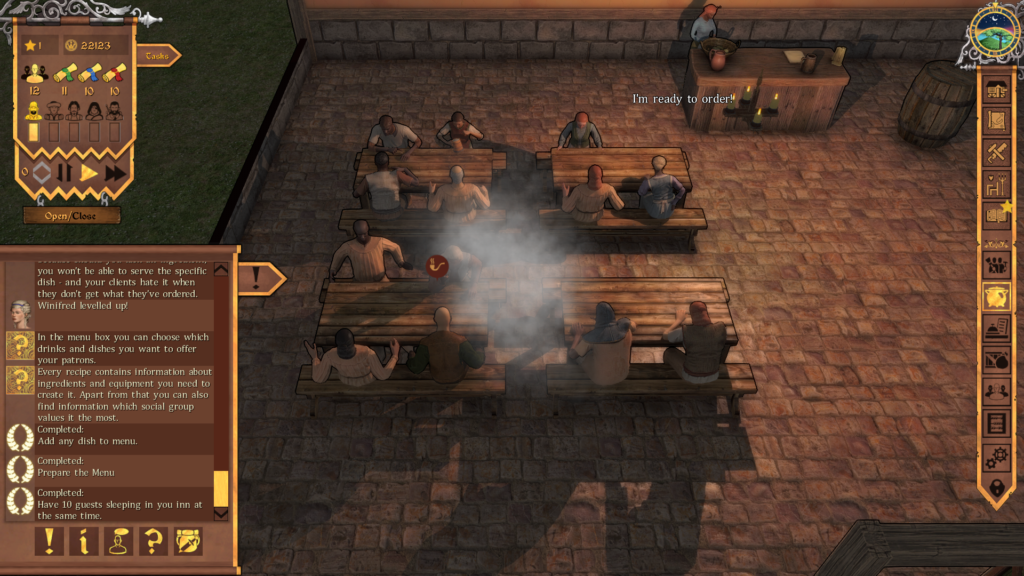Show question mark hint messages
The image size is (1024, 576).
(x=153, y=541)
